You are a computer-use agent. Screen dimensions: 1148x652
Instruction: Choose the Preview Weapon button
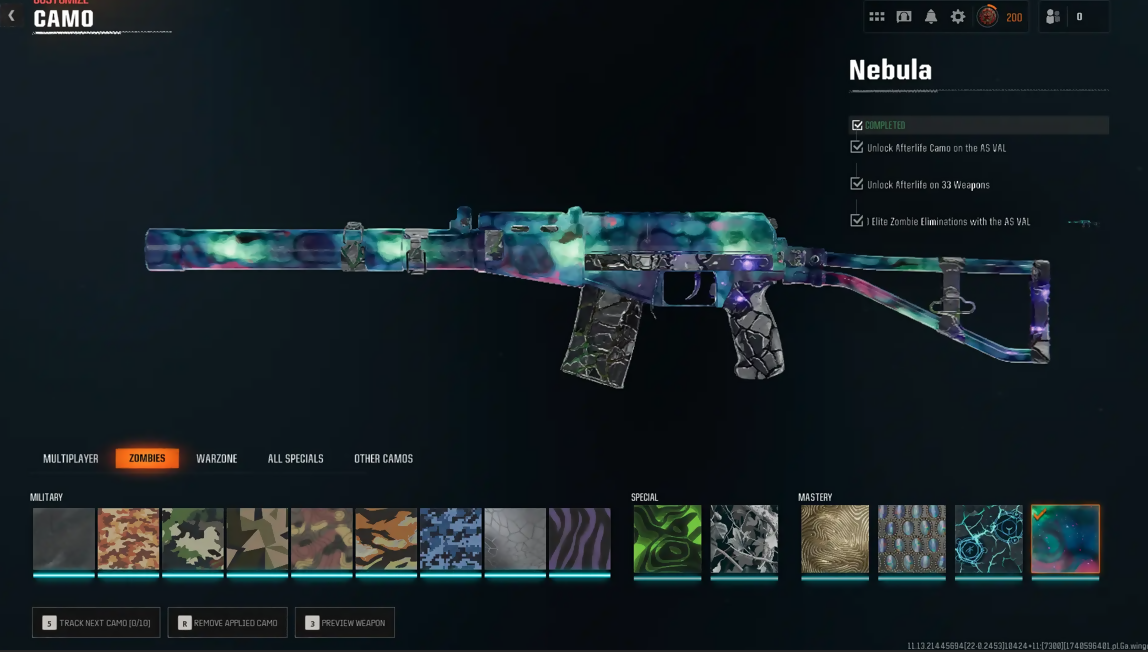pos(345,623)
